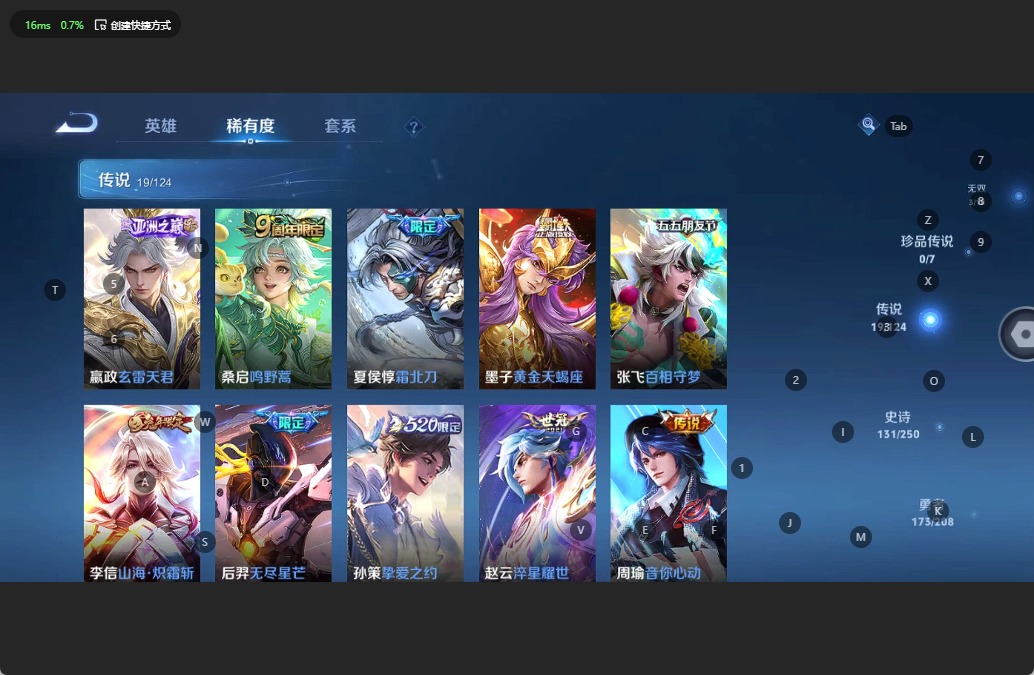Screen dimensions: 1034x675
Task: Jump to the 珍品传说 rarity tier
Action: (x=926, y=241)
